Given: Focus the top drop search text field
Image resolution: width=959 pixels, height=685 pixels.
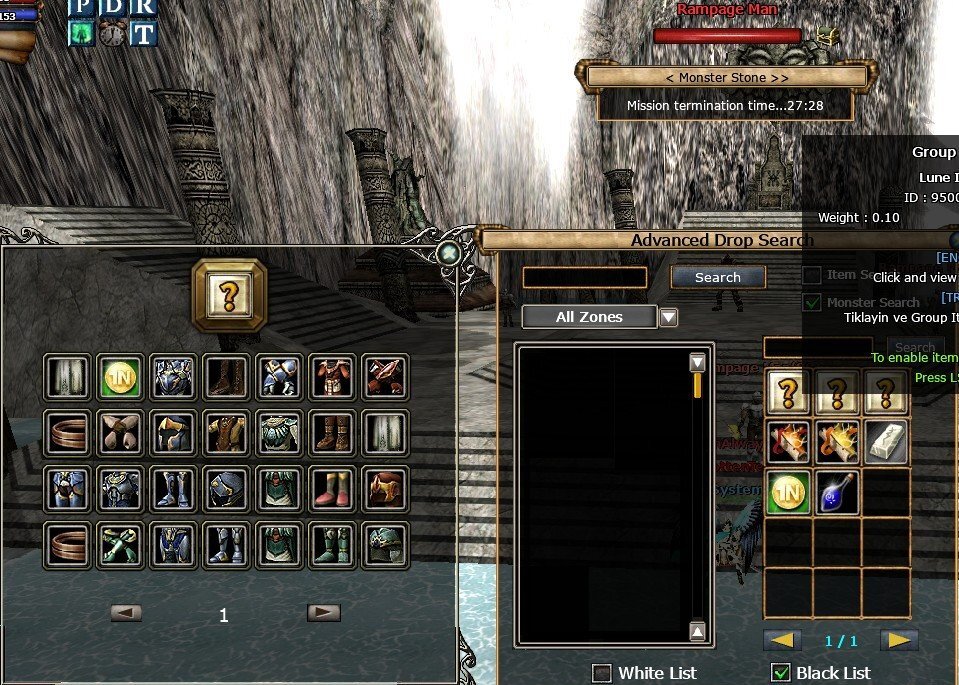Looking at the screenshot, I should pyautogui.click(x=584, y=277).
